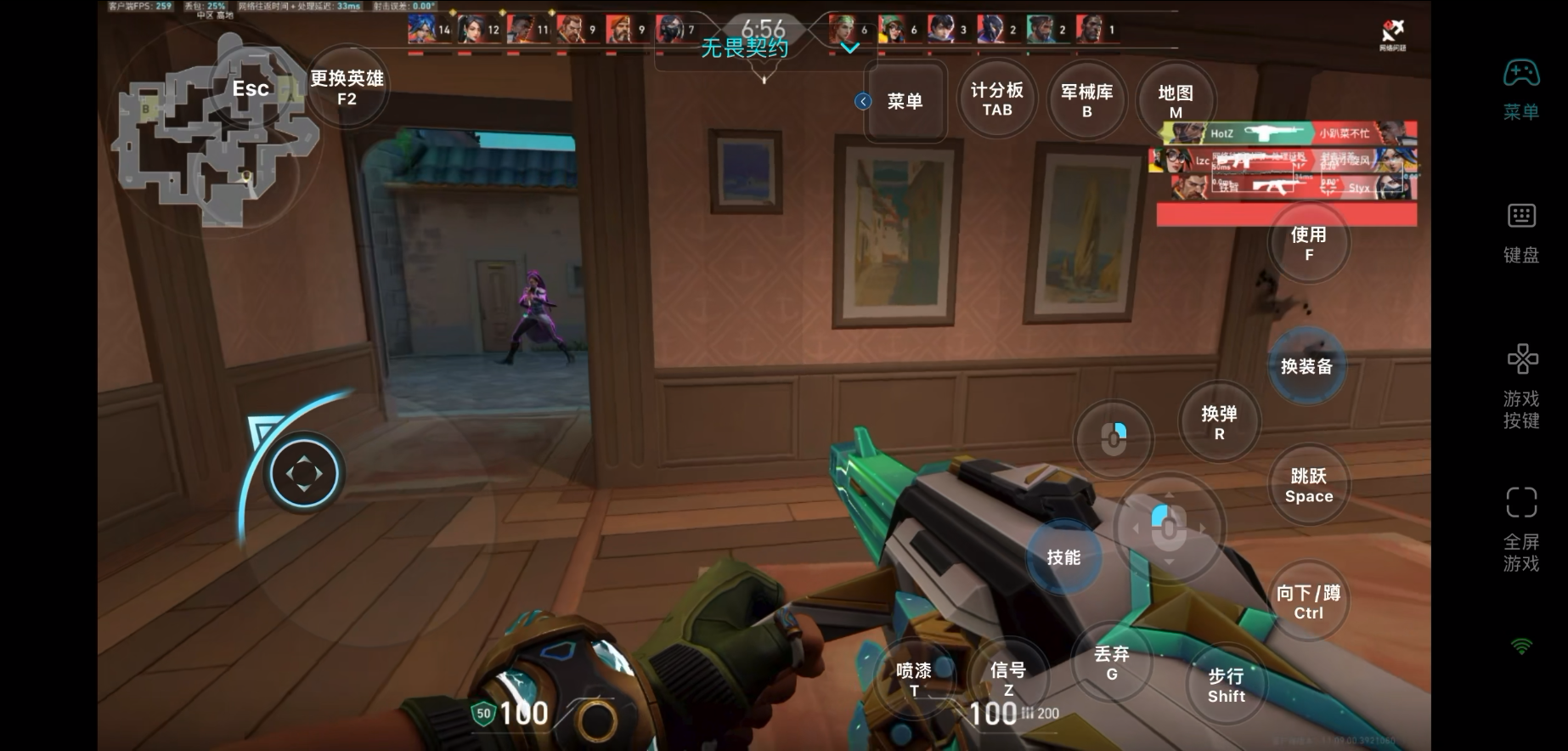Viewport: 1568px width, 751px height.
Task: Tap the virtual movement joystick
Action: pos(304,473)
